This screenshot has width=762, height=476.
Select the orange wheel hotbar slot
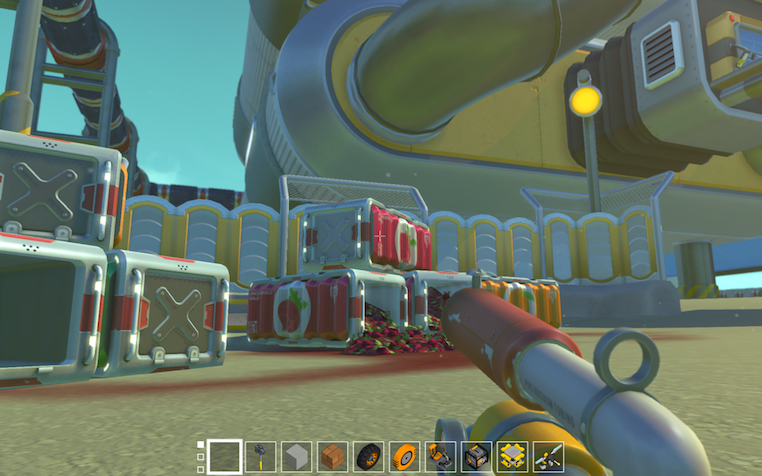click(x=405, y=457)
